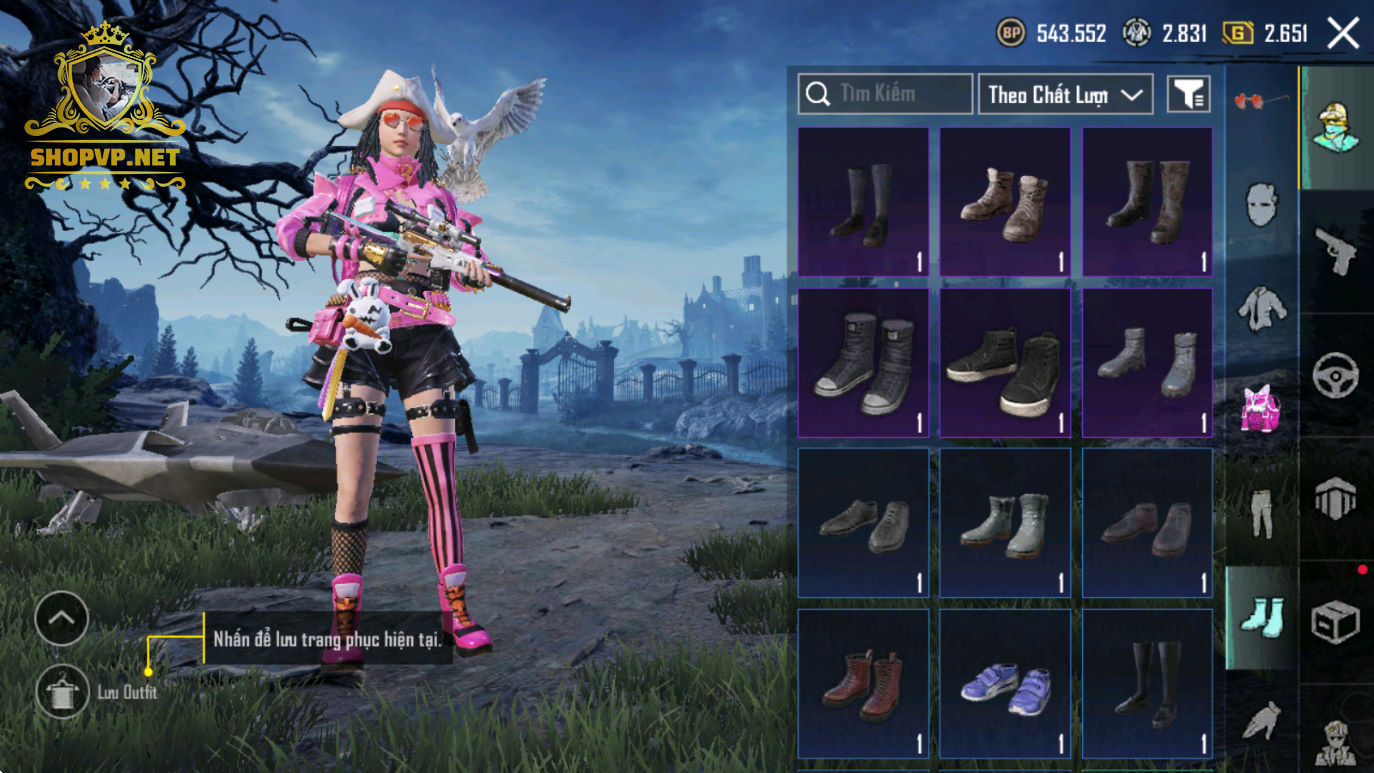Close the inventory with the X button

coord(1342,33)
